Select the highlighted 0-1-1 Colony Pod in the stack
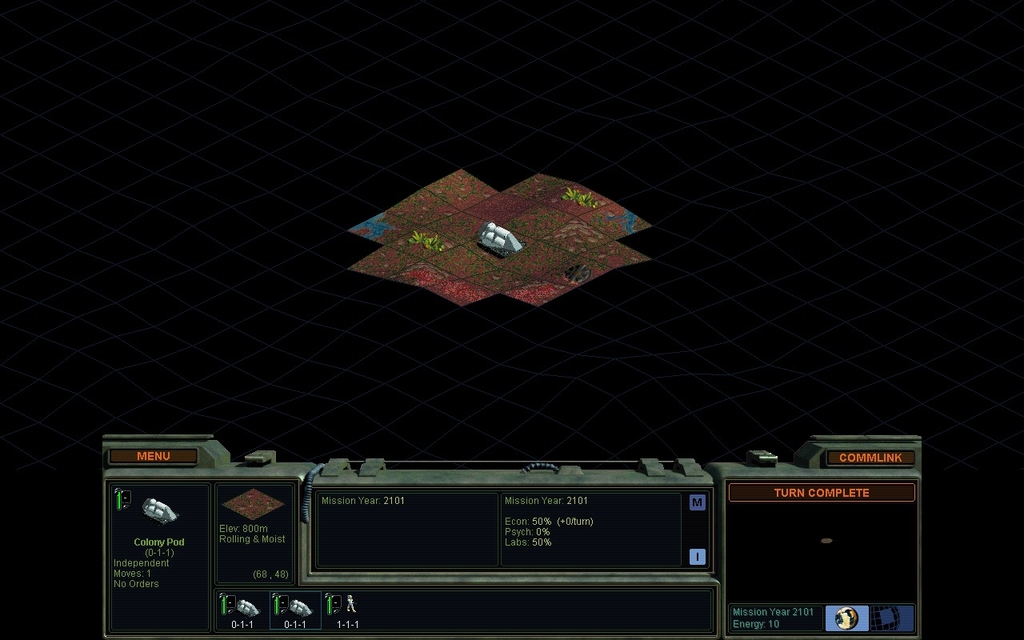The image size is (1024, 640). click(x=295, y=608)
